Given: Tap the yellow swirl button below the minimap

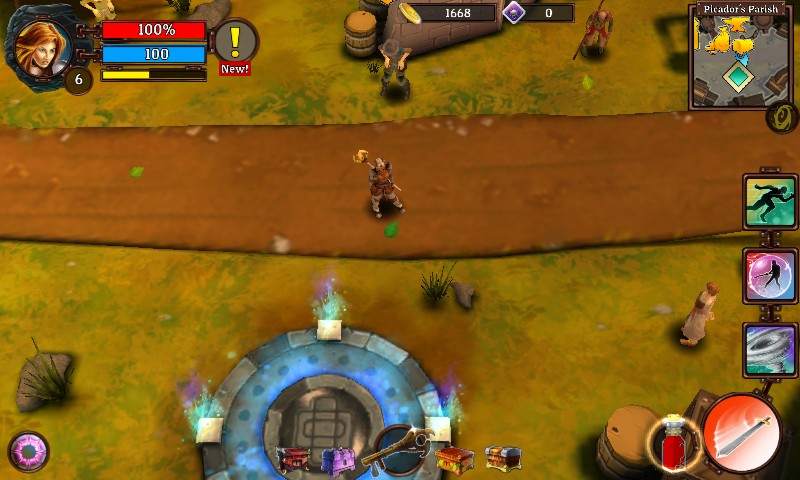Looking at the screenshot, I should coord(781,118).
